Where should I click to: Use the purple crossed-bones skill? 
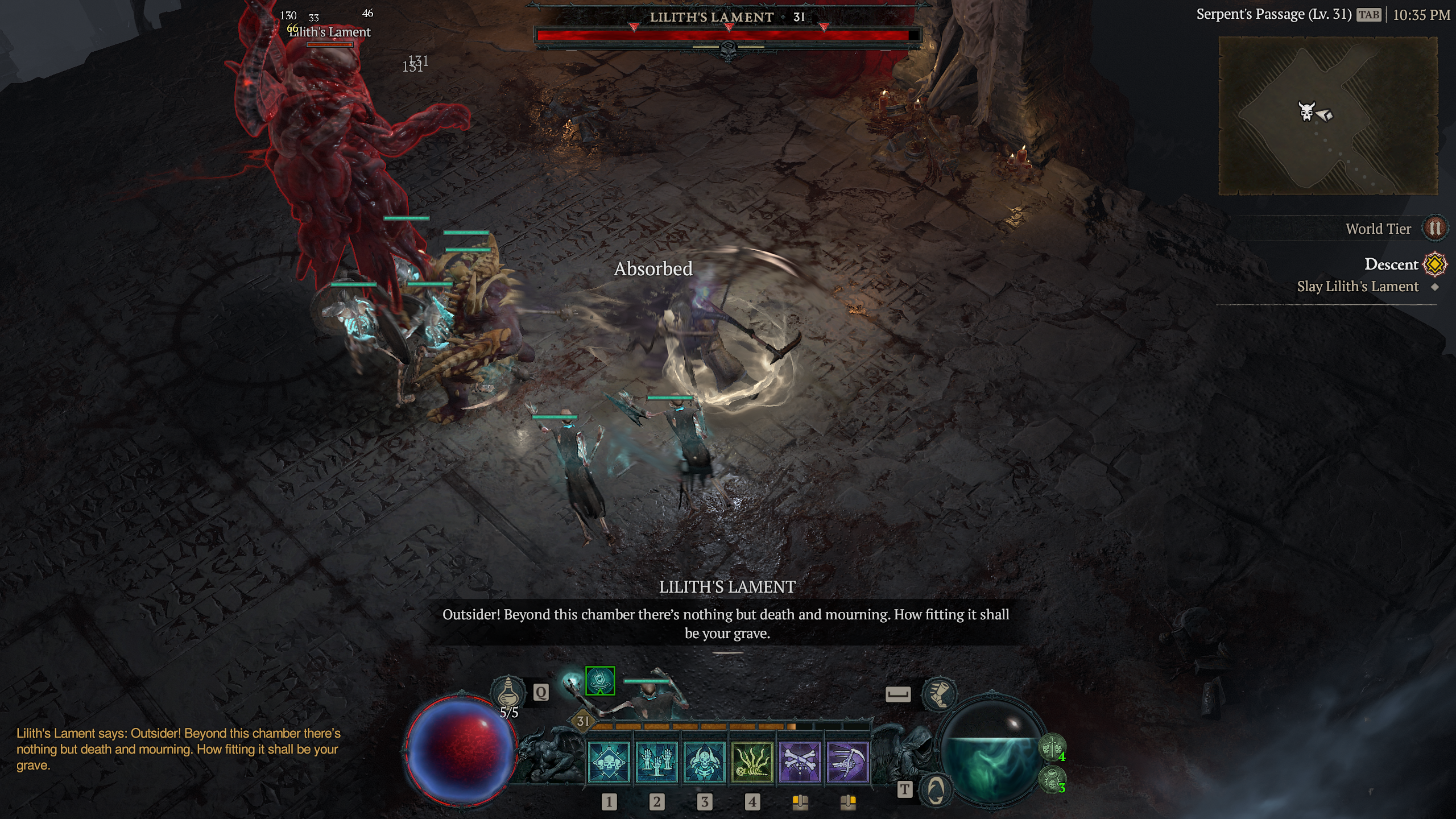point(800,762)
